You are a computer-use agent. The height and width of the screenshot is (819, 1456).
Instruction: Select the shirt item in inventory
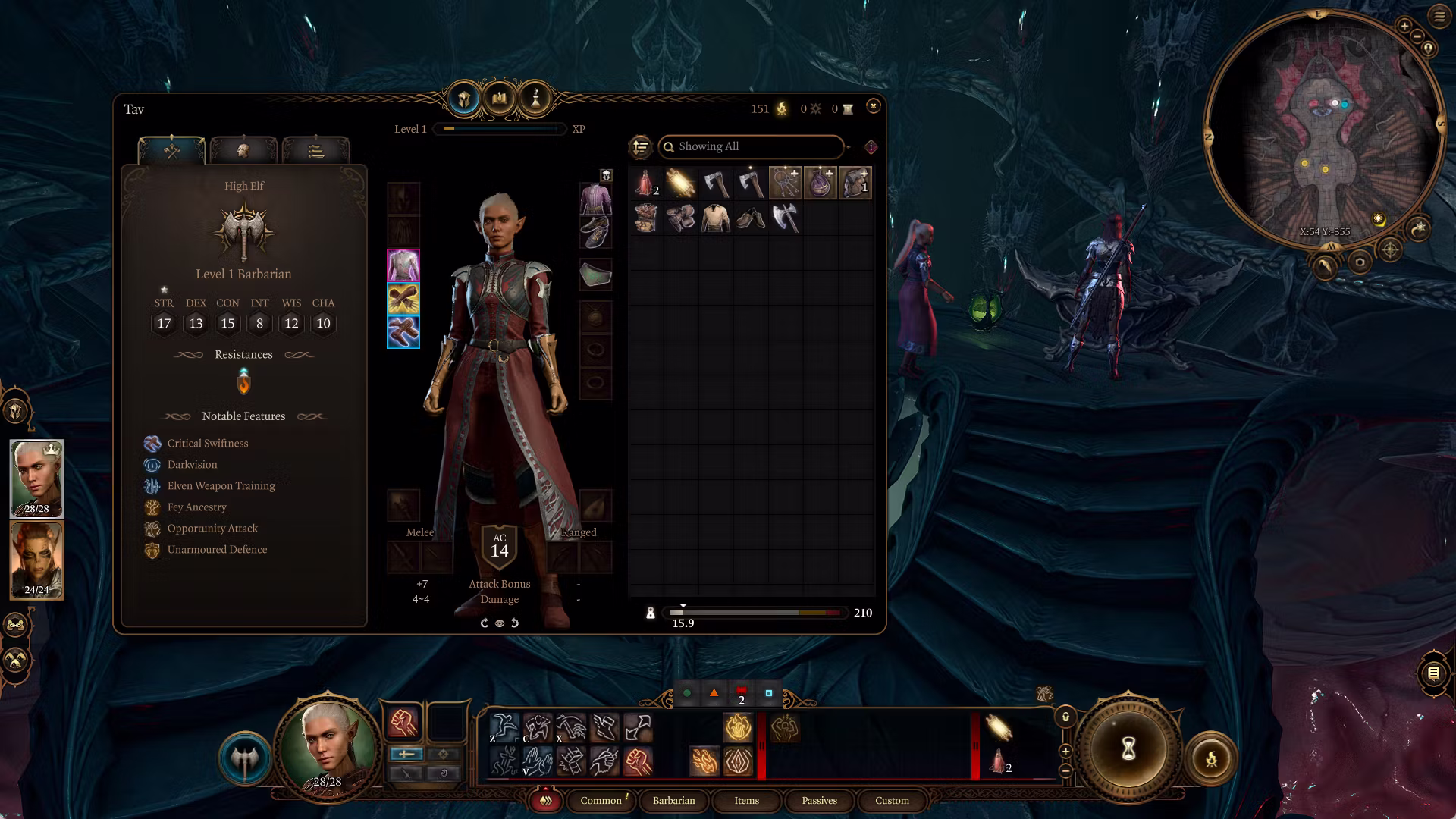715,218
